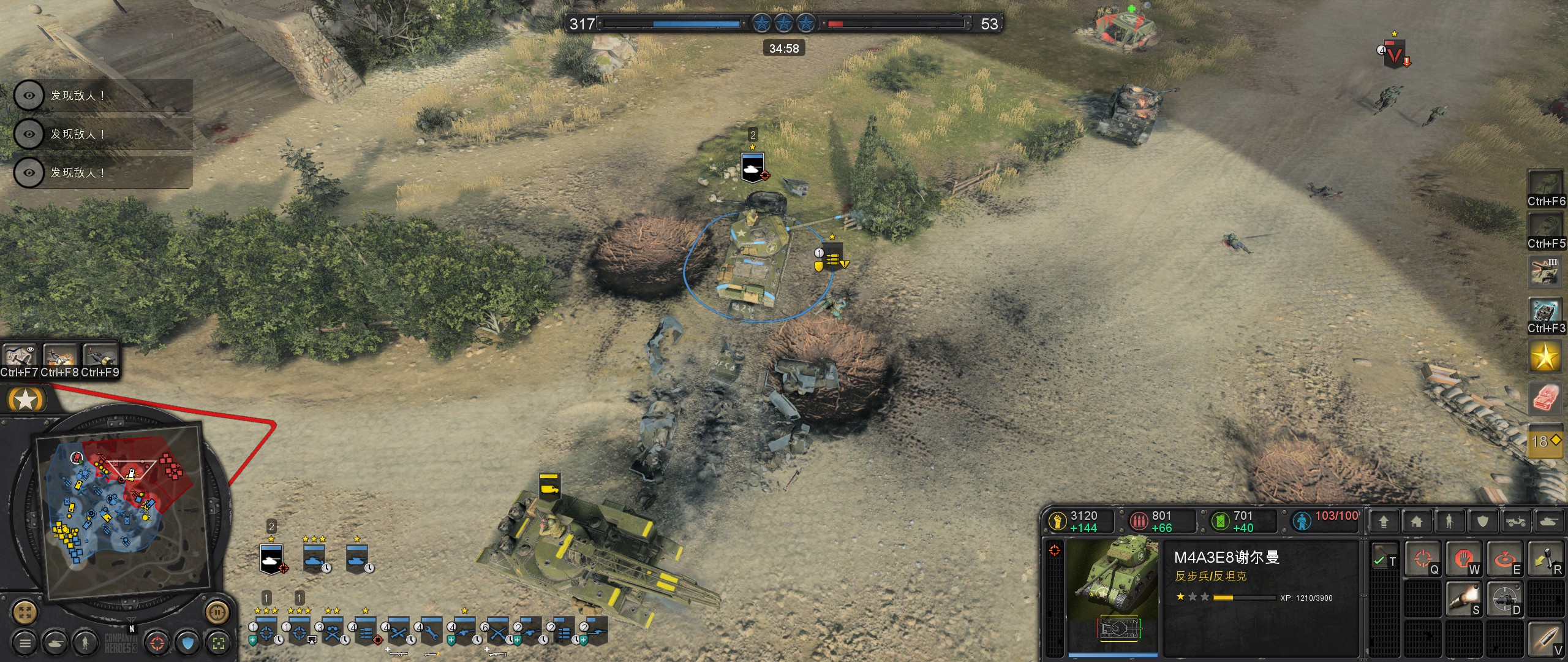1568x662 pixels.
Task: Open the command points button showing 18
Action: coord(1545,441)
